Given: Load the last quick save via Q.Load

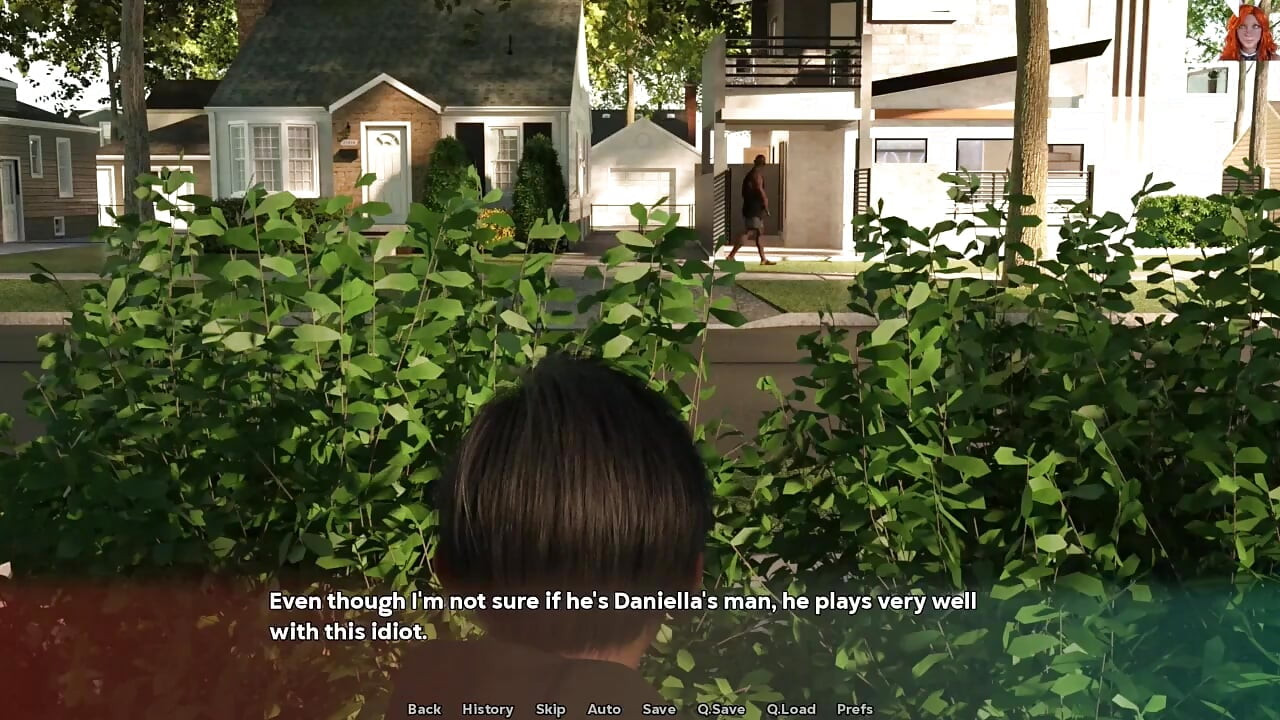Looking at the screenshot, I should [790, 709].
